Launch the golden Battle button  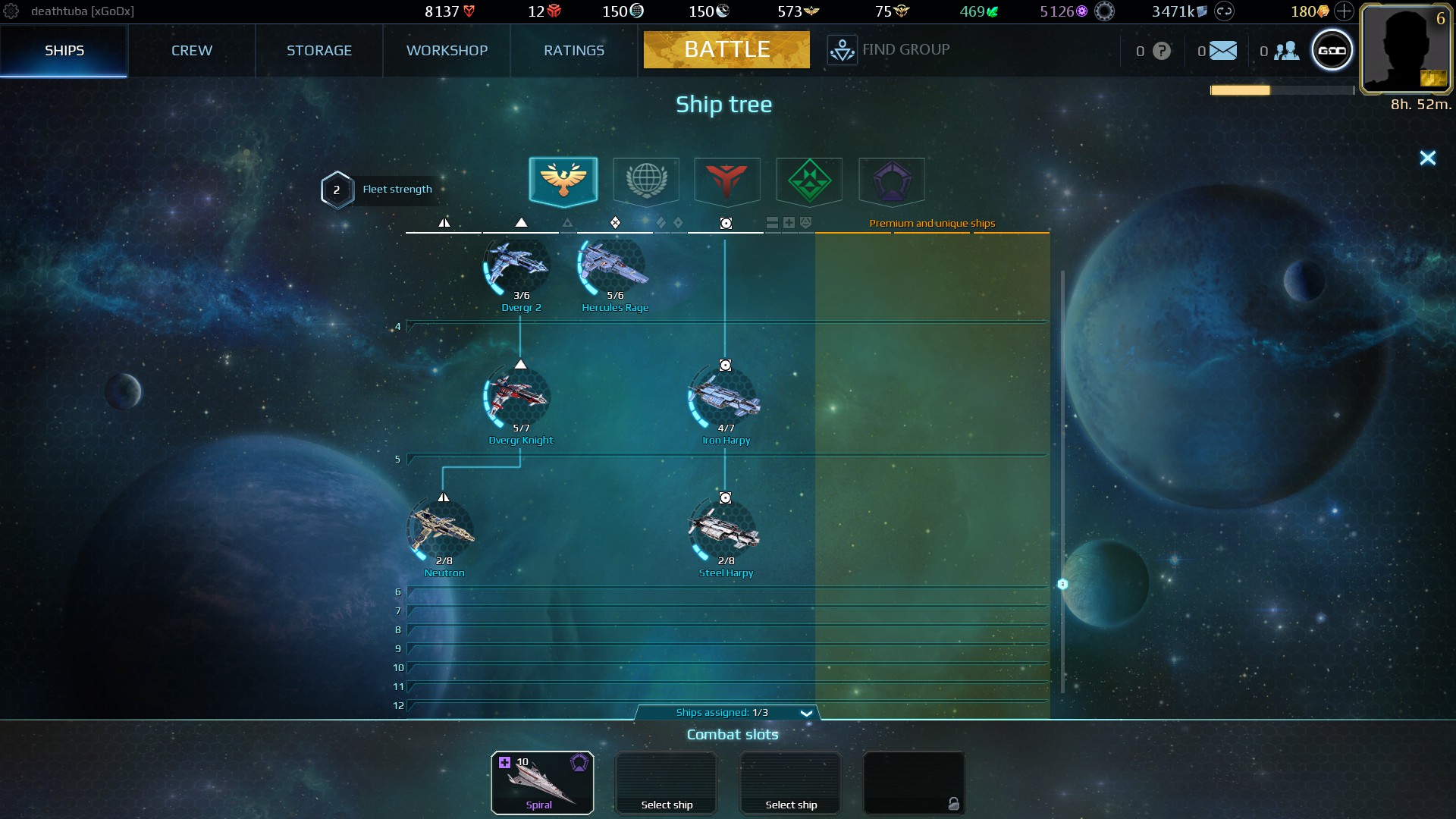point(726,49)
